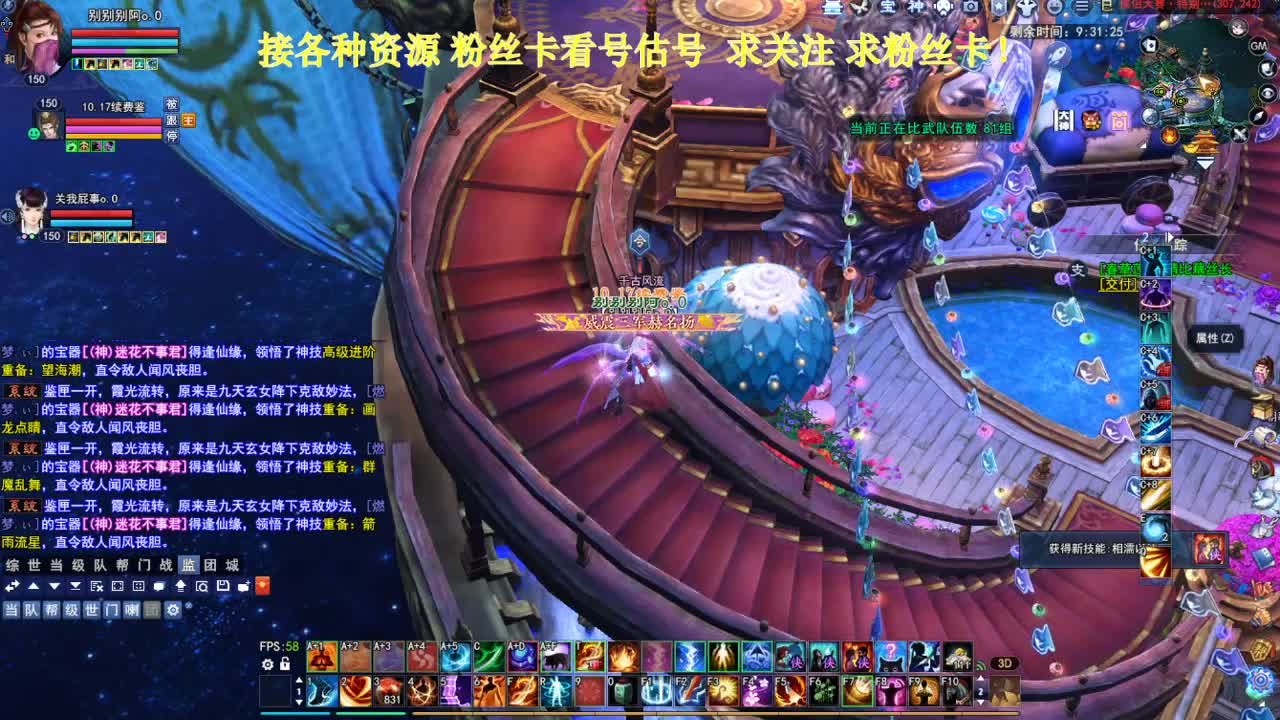The height and width of the screenshot is (720, 1280).
Task: Toggle the 喇 loudspeaker channel button under the chat
Action: (x=131, y=609)
